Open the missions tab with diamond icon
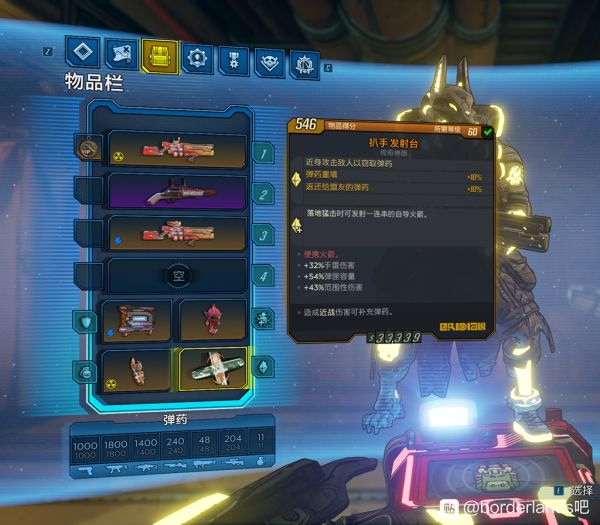This screenshot has width=600, height=525. pyautogui.click(x=82, y=55)
